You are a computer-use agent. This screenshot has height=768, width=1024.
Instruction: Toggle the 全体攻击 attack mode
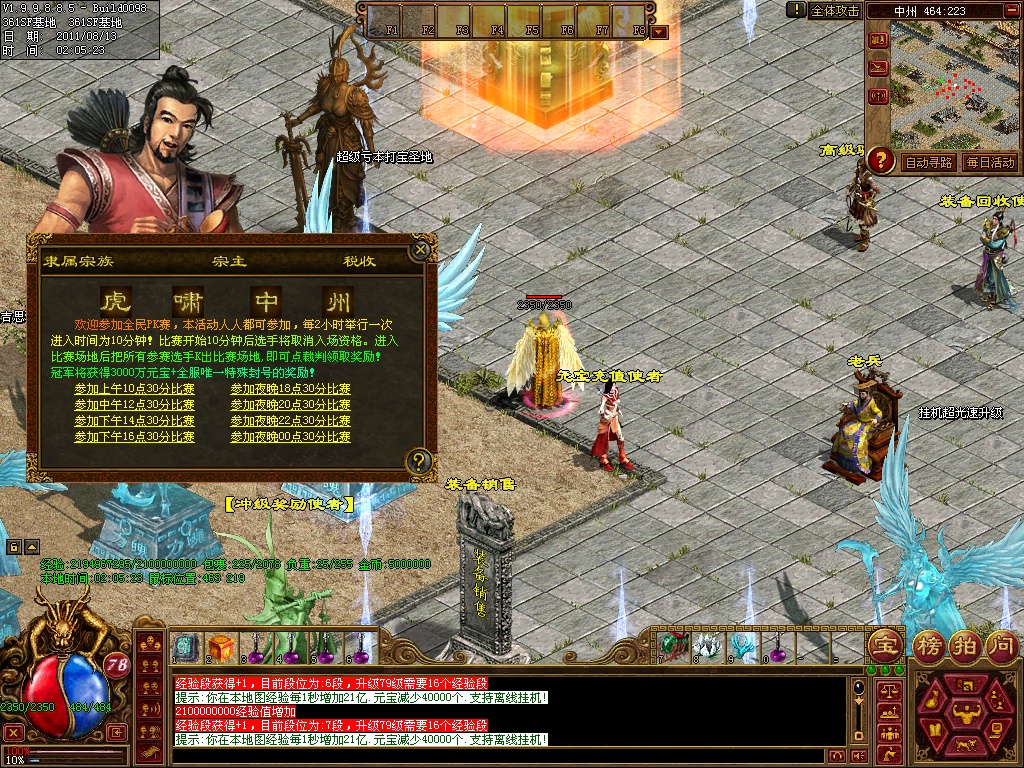(834, 10)
